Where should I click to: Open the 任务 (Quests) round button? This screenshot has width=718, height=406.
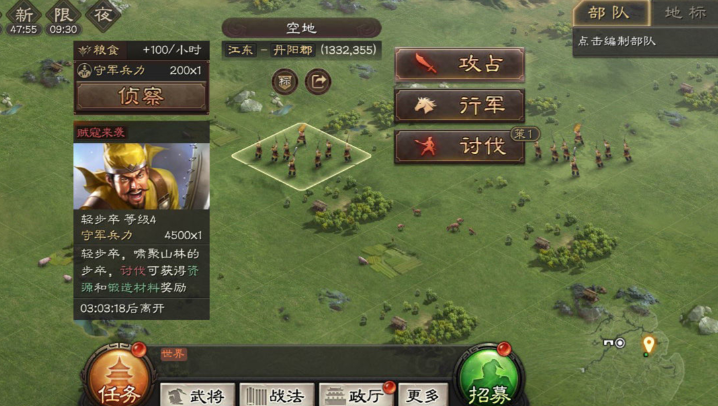click(120, 381)
